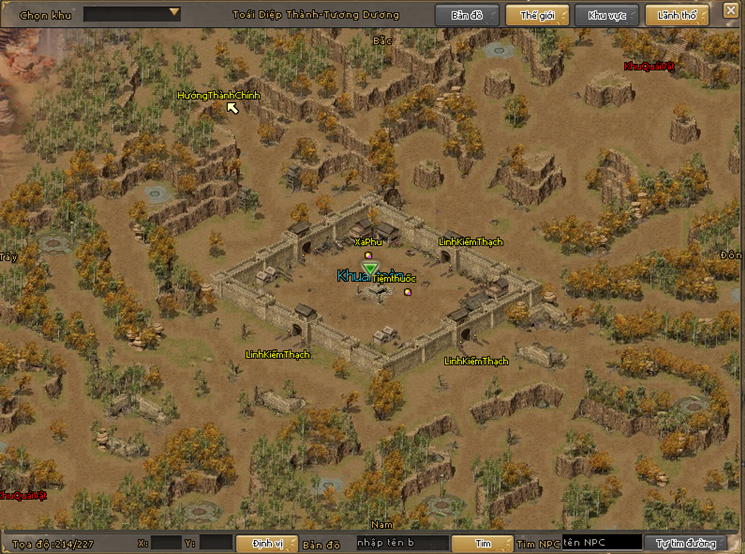Viewport: 745px width, 554px height.
Task: Select the Xa Phu NPC marker
Action: [368, 242]
